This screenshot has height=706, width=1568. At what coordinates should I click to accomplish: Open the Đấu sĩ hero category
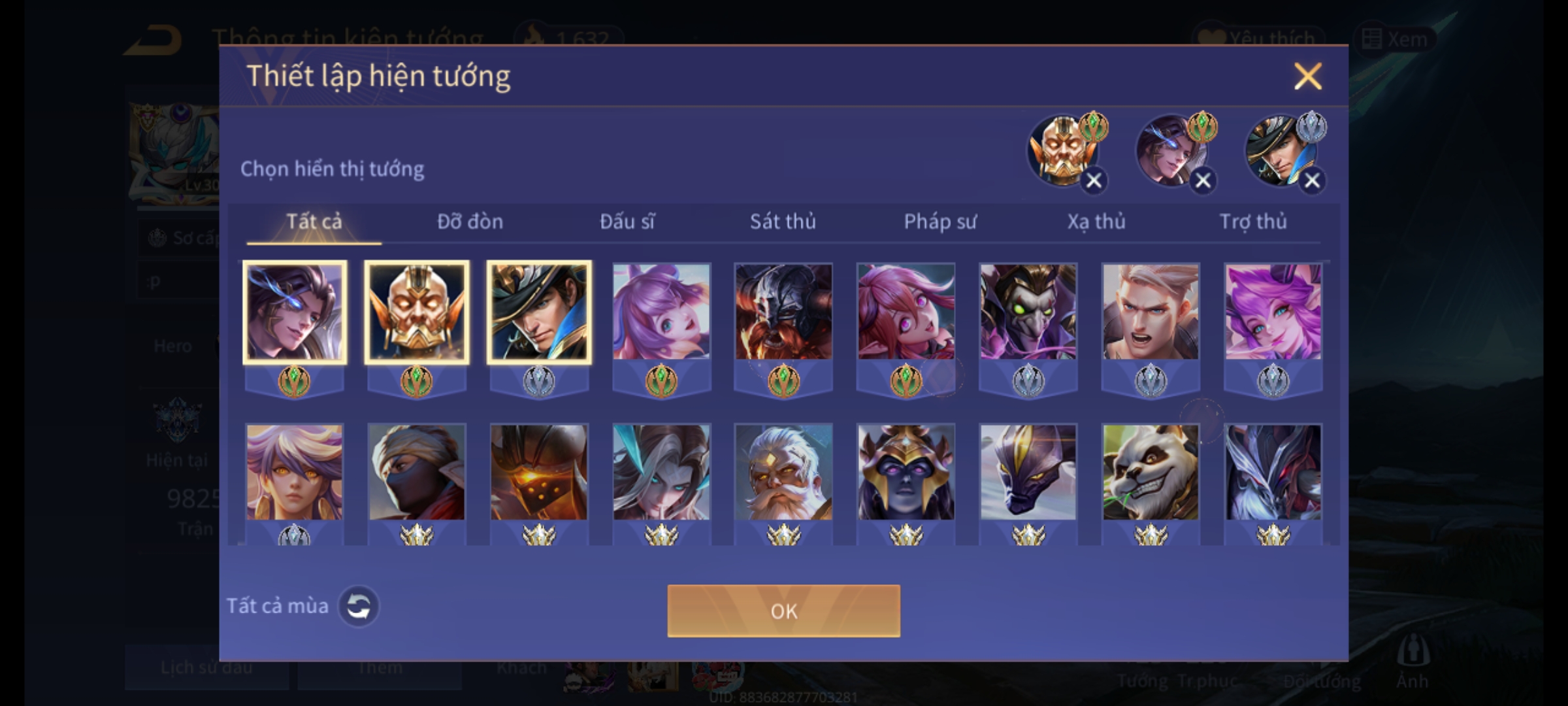627,222
